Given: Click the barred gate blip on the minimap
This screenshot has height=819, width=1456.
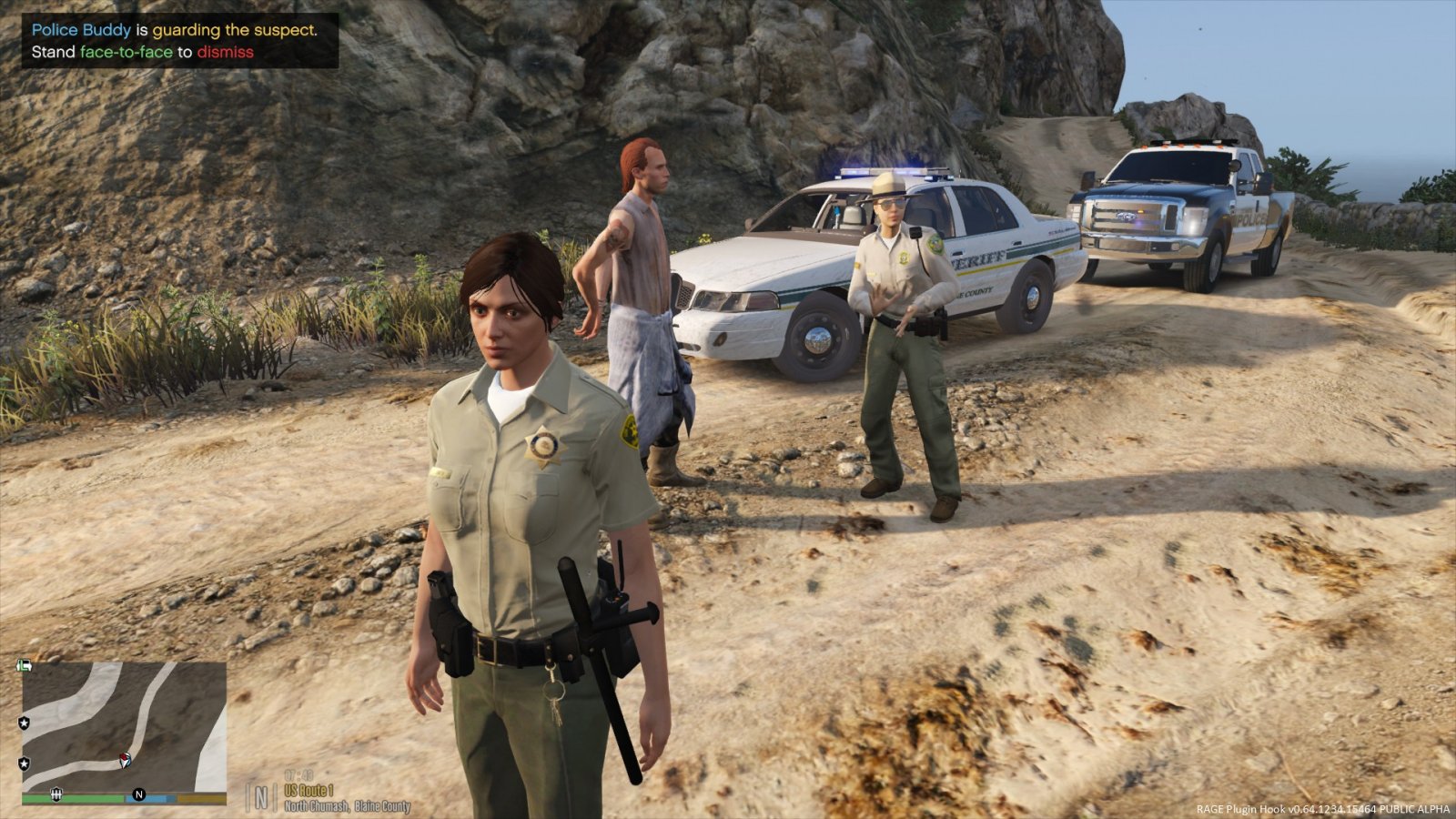Looking at the screenshot, I should tap(56, 794).
